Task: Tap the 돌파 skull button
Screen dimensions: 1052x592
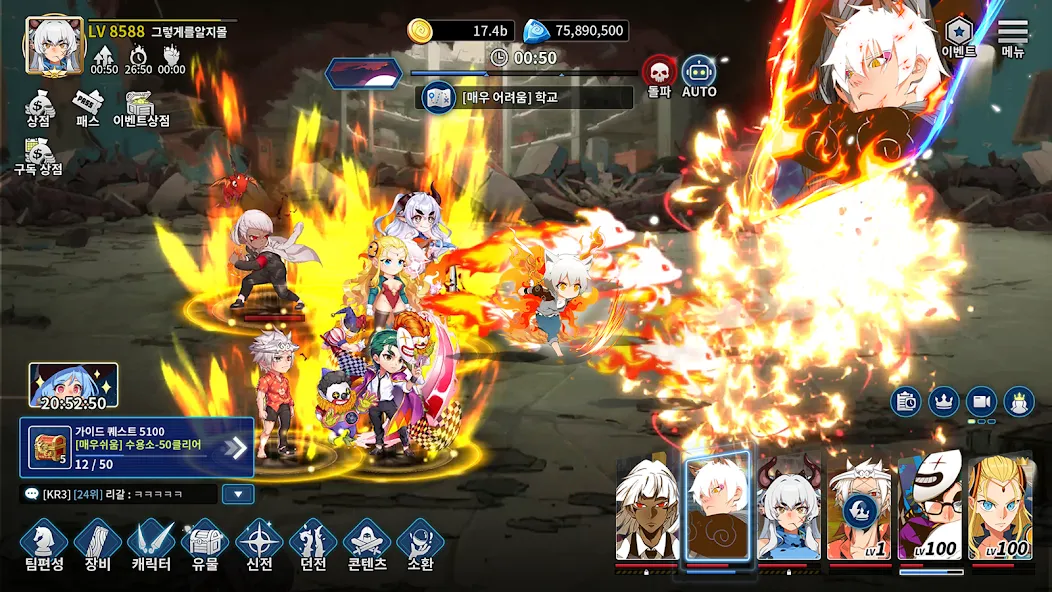Action: (658, 76)
